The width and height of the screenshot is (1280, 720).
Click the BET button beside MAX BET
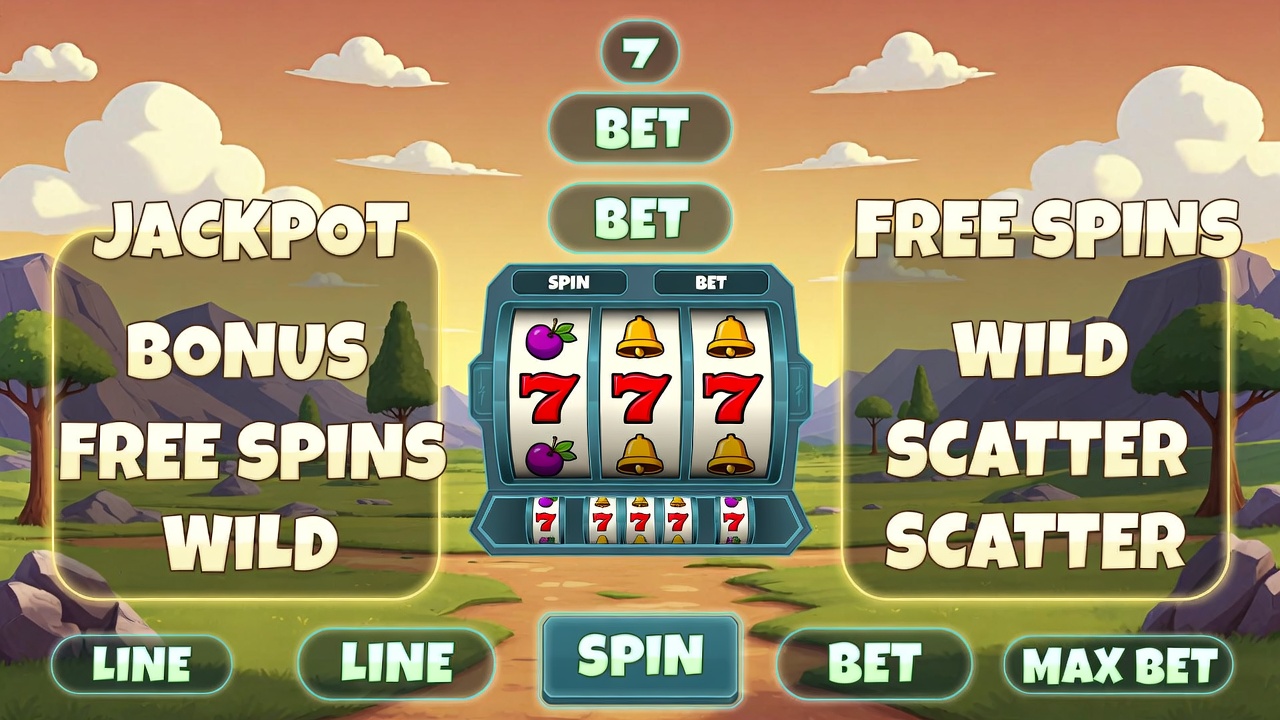click(x=873, y=663)
